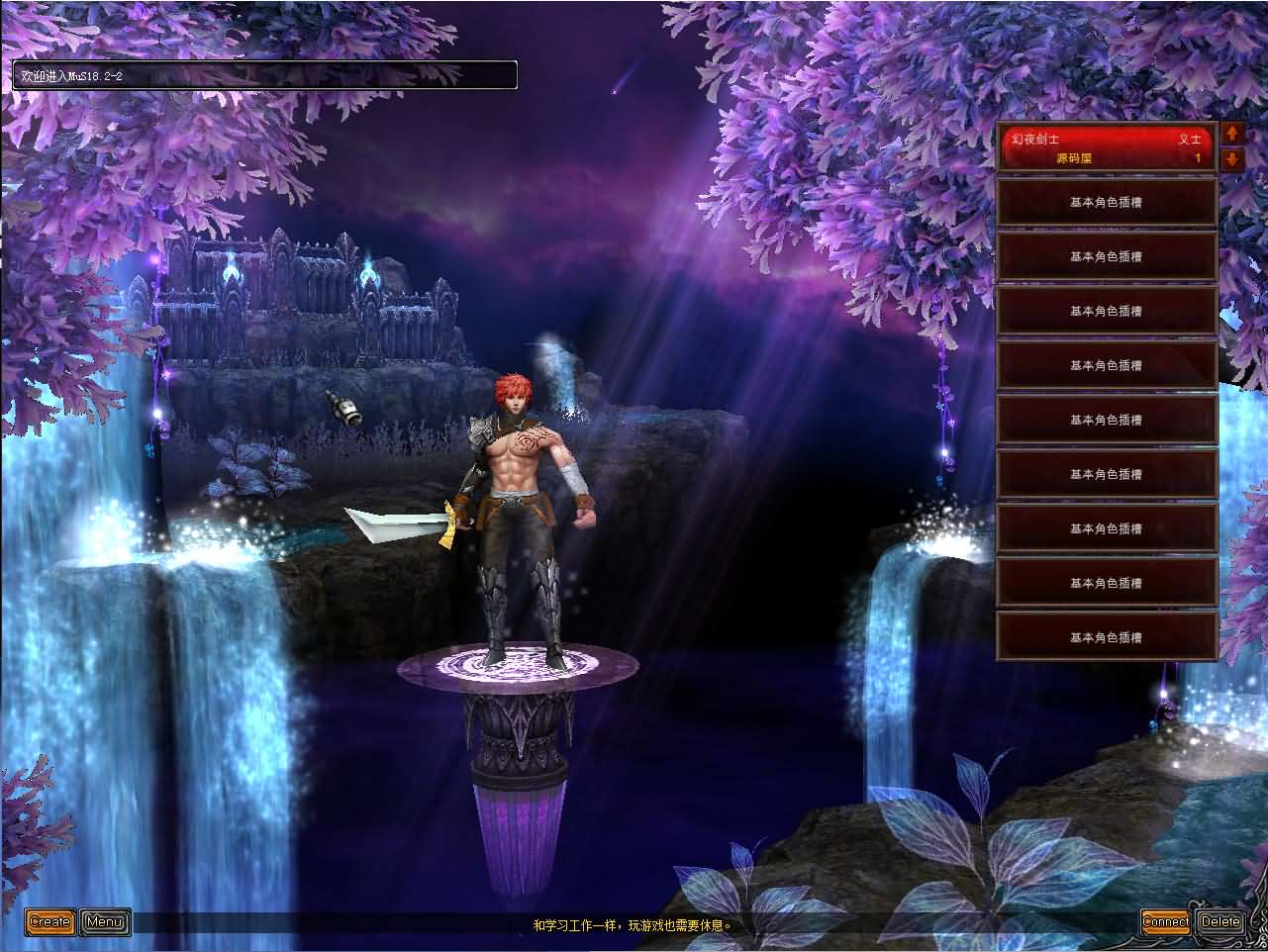The image size is (1268, 952).
Task: Move character list up with arrow
Action: 1232,133
